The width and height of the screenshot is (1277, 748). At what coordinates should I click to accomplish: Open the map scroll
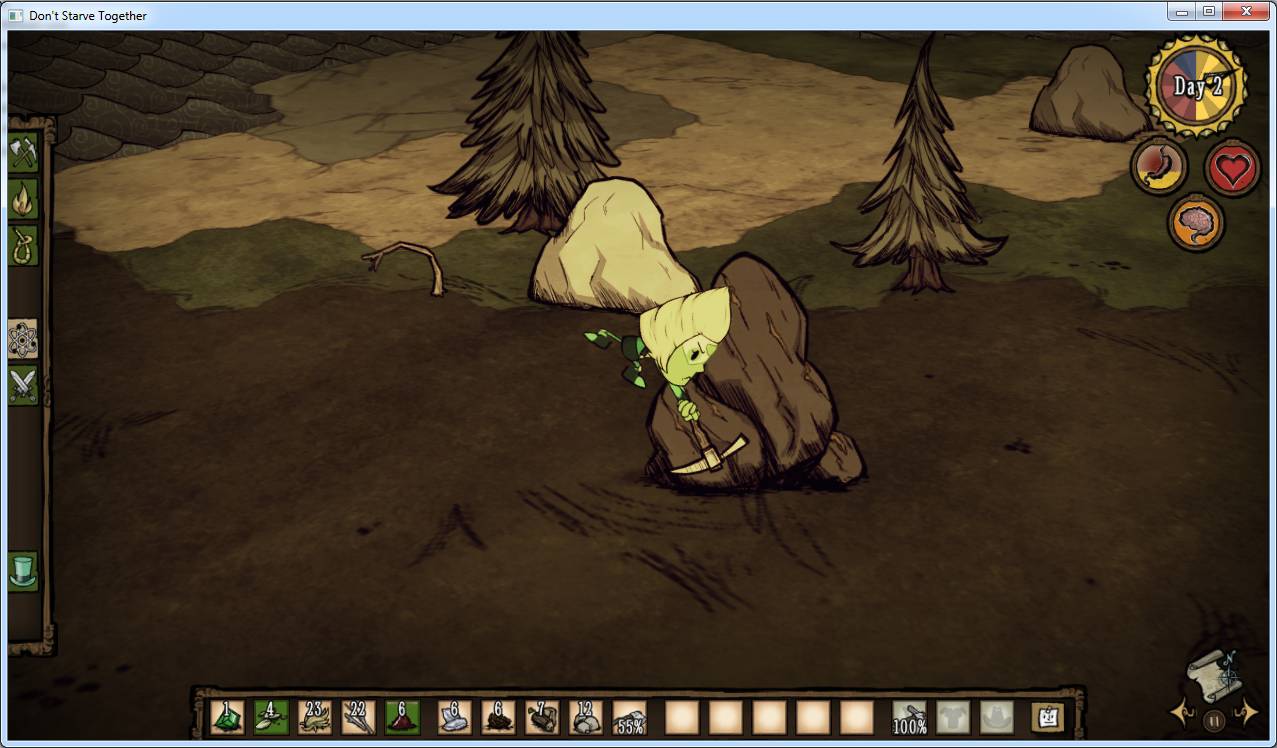click(x=1214, y=675)
